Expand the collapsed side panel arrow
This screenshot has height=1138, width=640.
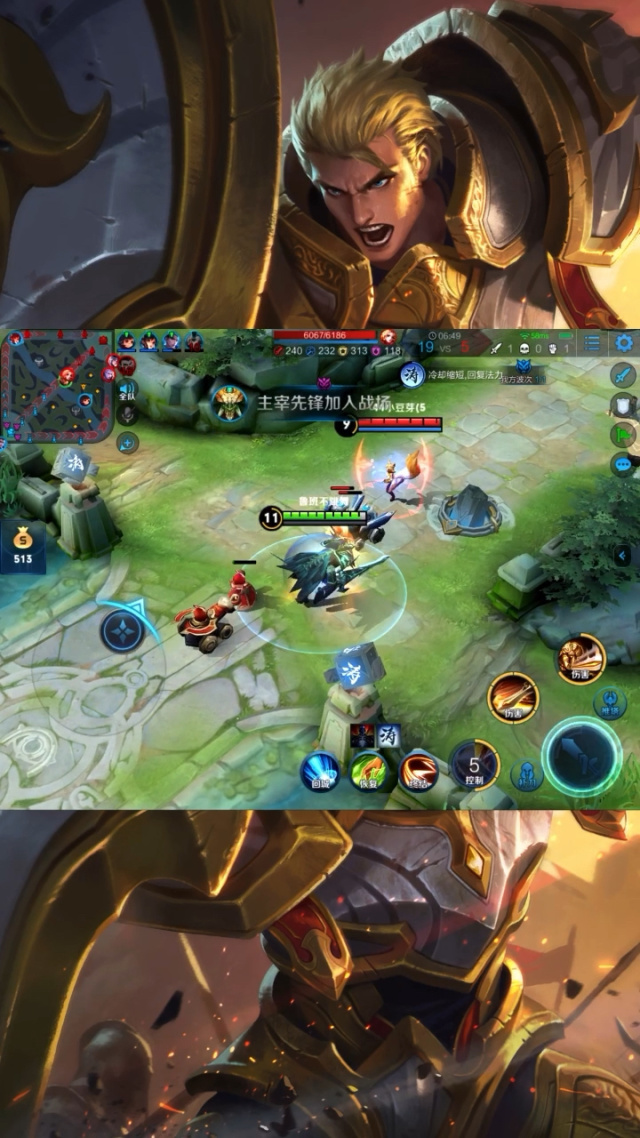point(624,555)
